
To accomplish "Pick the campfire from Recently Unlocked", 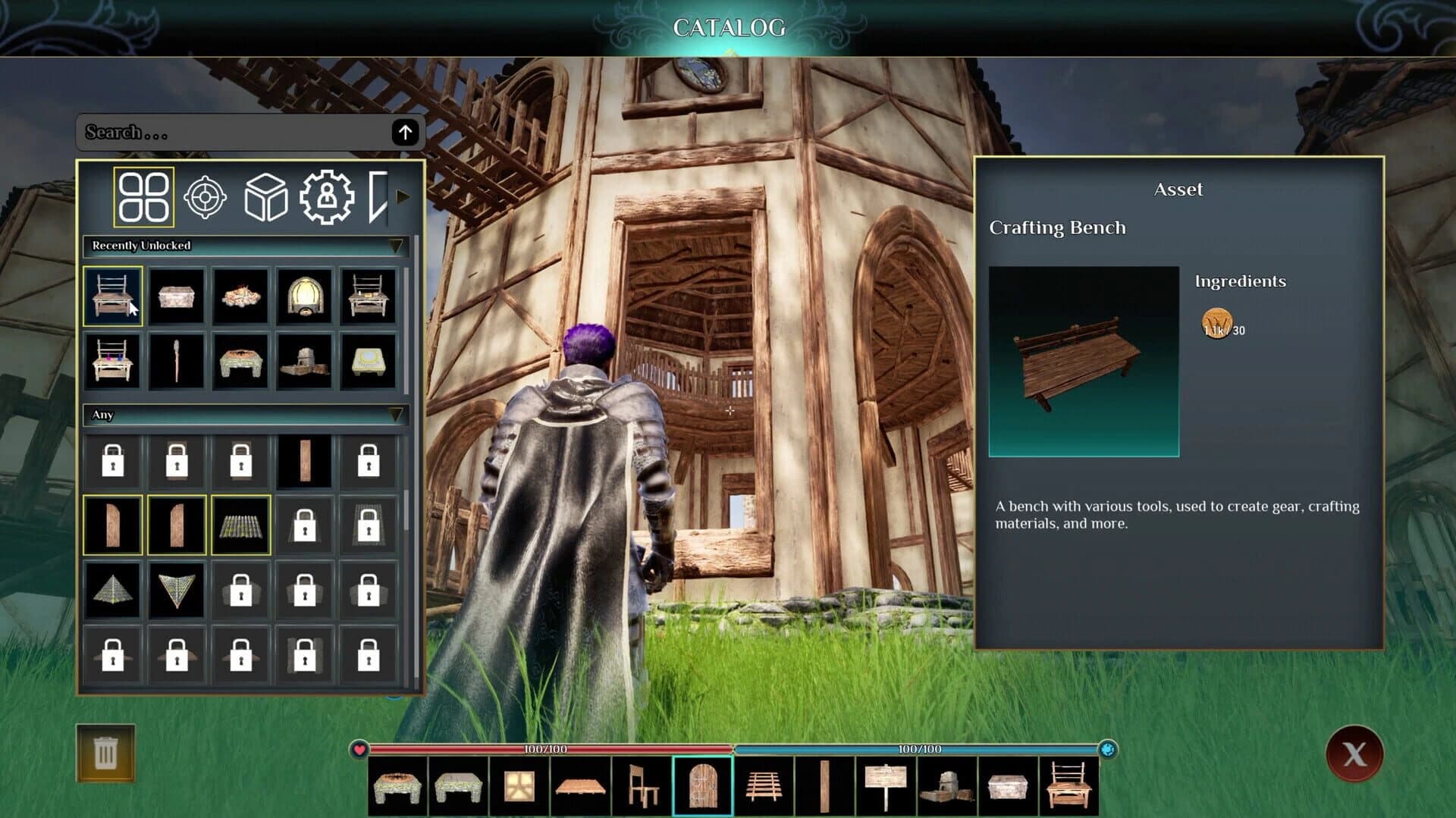I will (240, 297).
